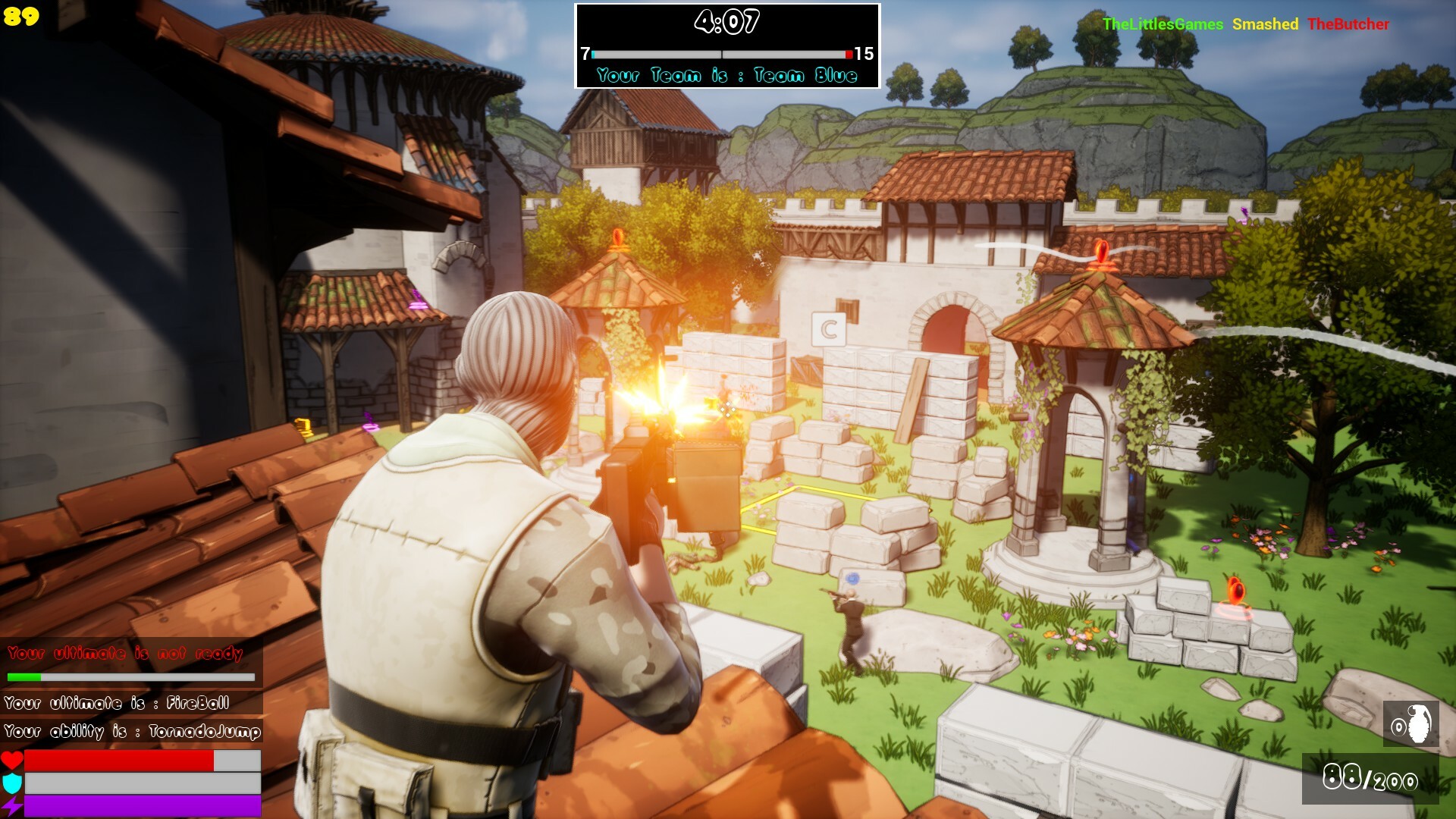Click the yellow score '89' top-left
This screenshot has height=819, width=1456.
[20, 14]
